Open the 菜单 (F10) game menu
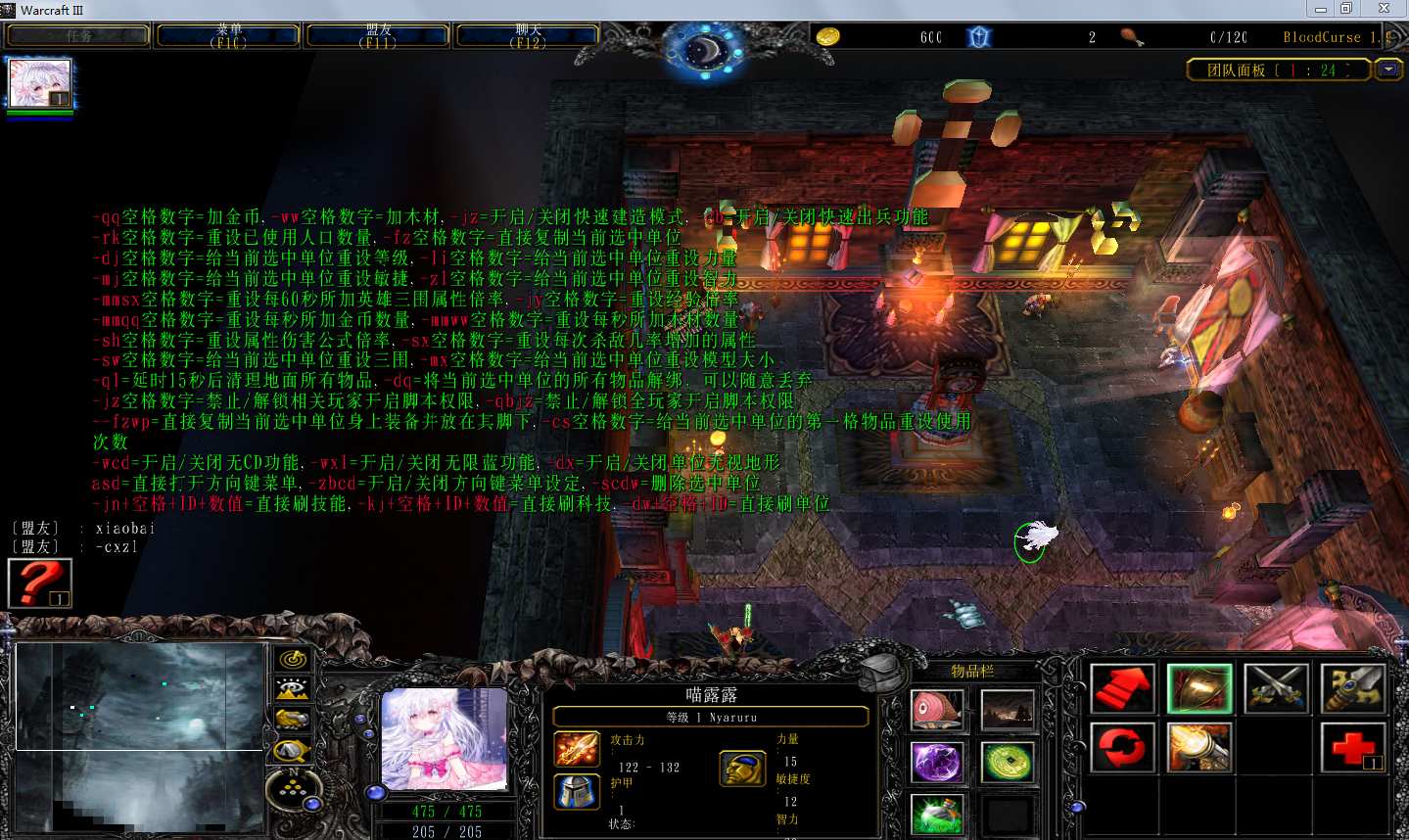 click(x=229, y=36)
